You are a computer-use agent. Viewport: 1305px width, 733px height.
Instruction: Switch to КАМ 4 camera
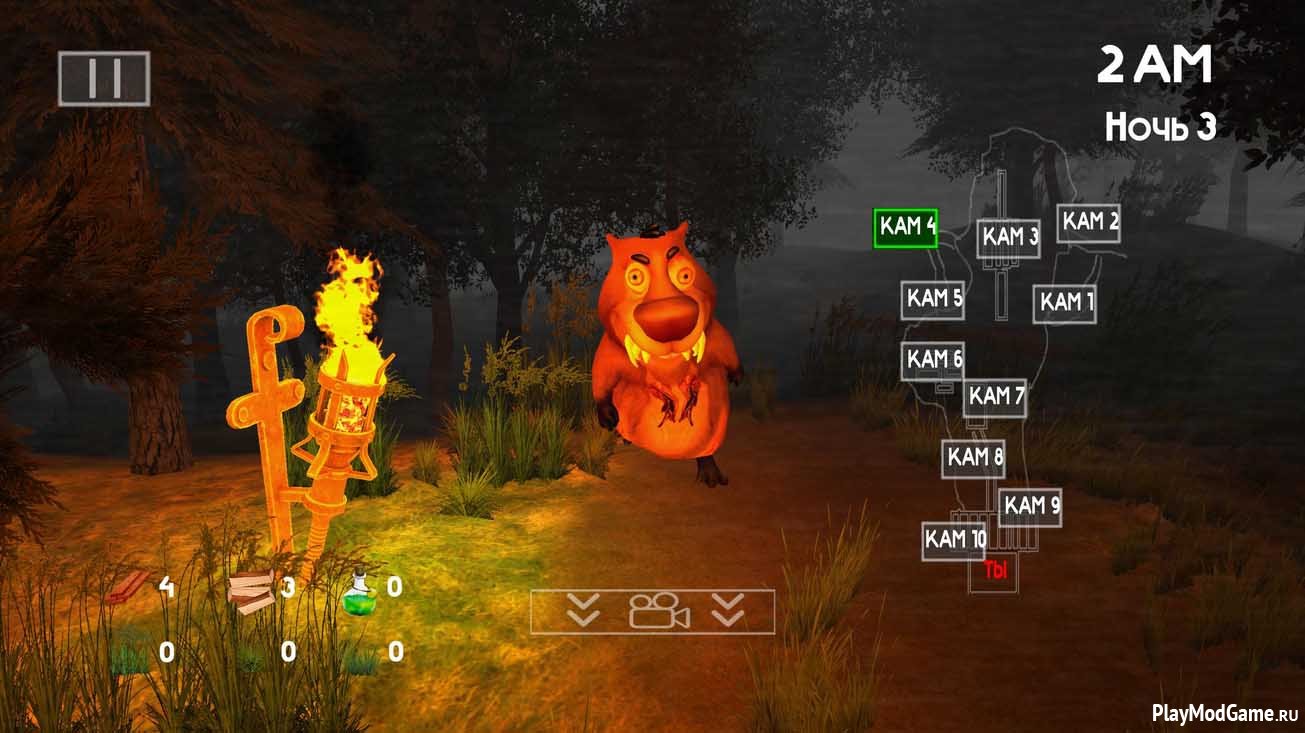click(x=906, y=227)
